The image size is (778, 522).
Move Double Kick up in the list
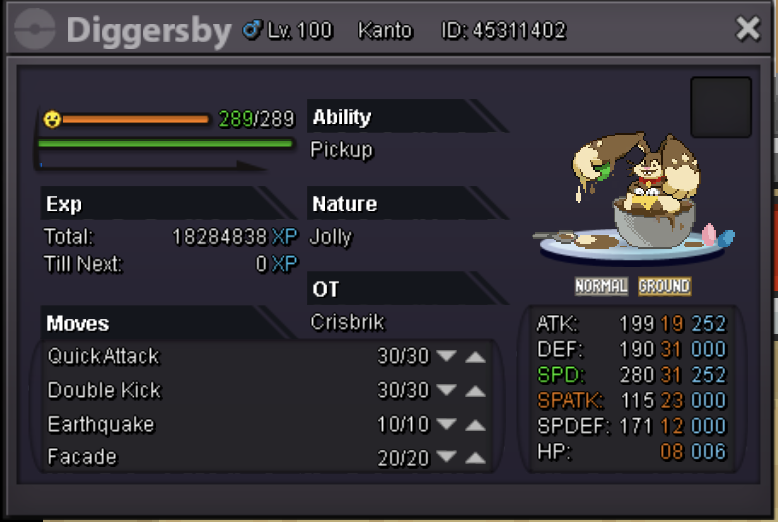[475, 391]
